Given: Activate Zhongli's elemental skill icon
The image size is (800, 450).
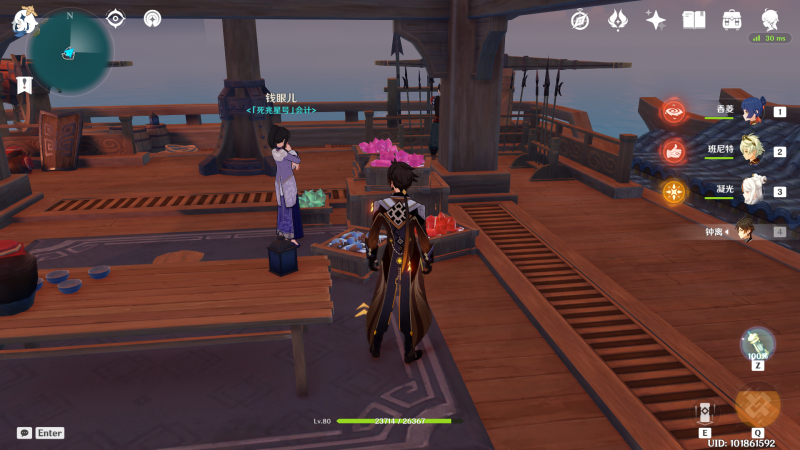Looking at the screenshot, I should (x=704, y=411).
